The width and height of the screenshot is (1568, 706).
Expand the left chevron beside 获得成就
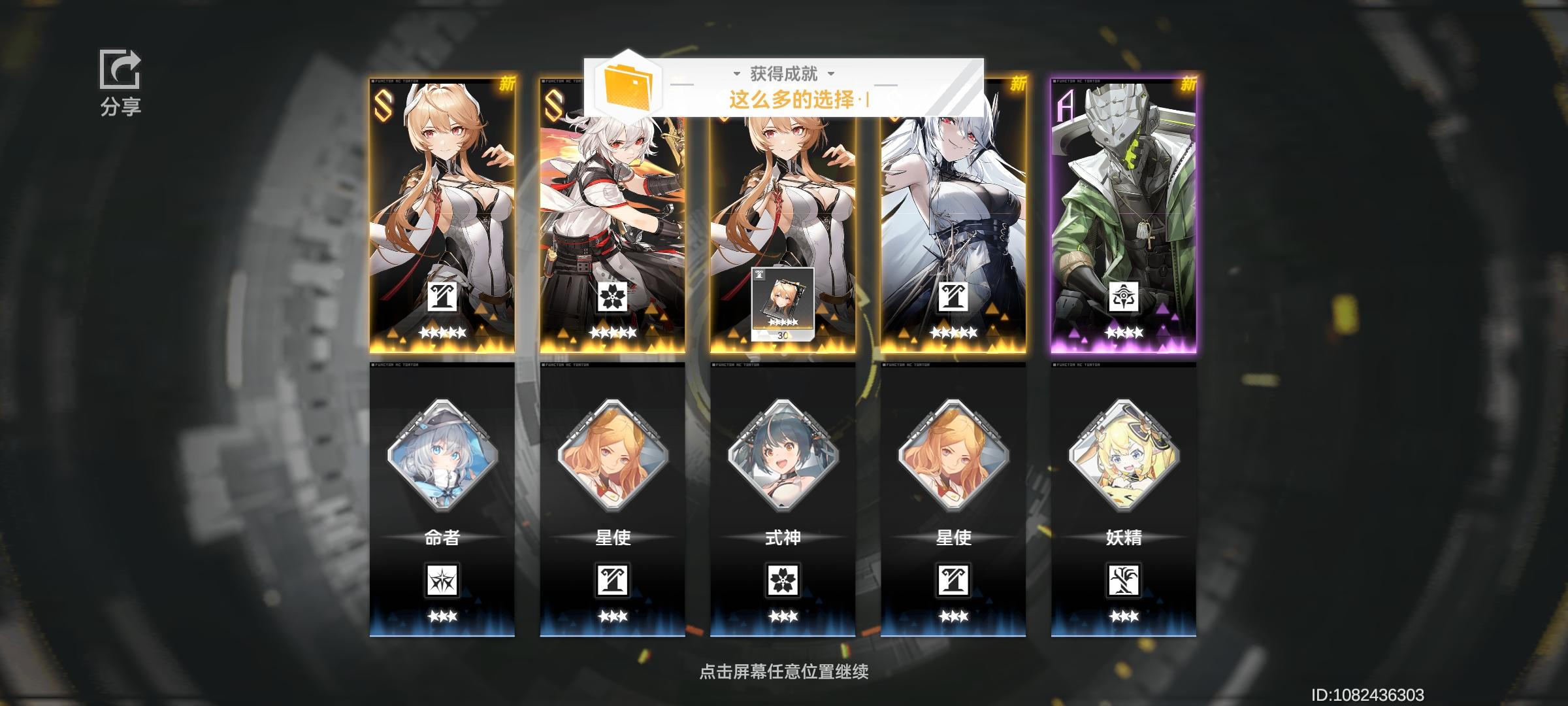pyautogui.click(x=737, y=74)
